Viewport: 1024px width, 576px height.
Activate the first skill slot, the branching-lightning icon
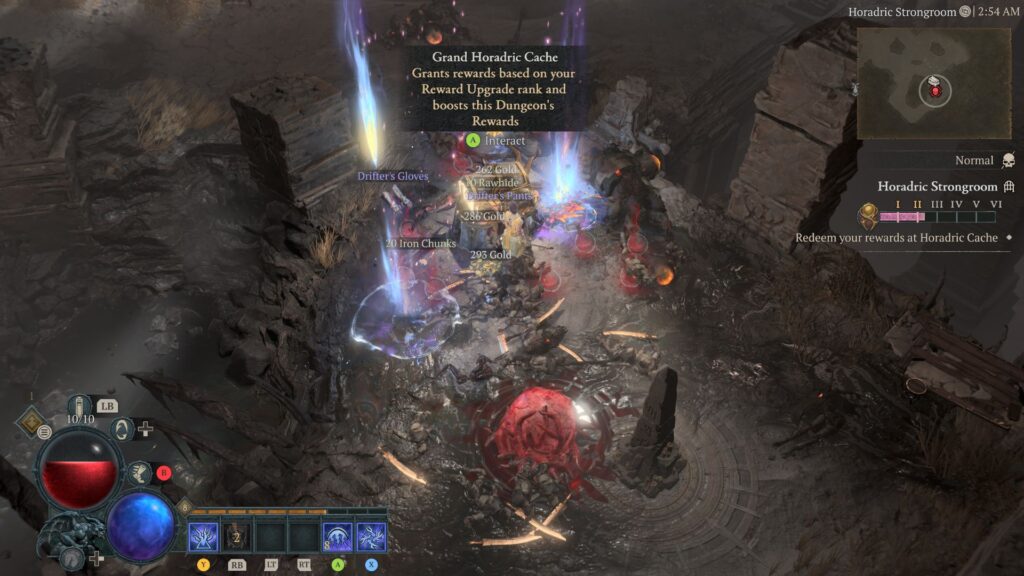(203, 537)
